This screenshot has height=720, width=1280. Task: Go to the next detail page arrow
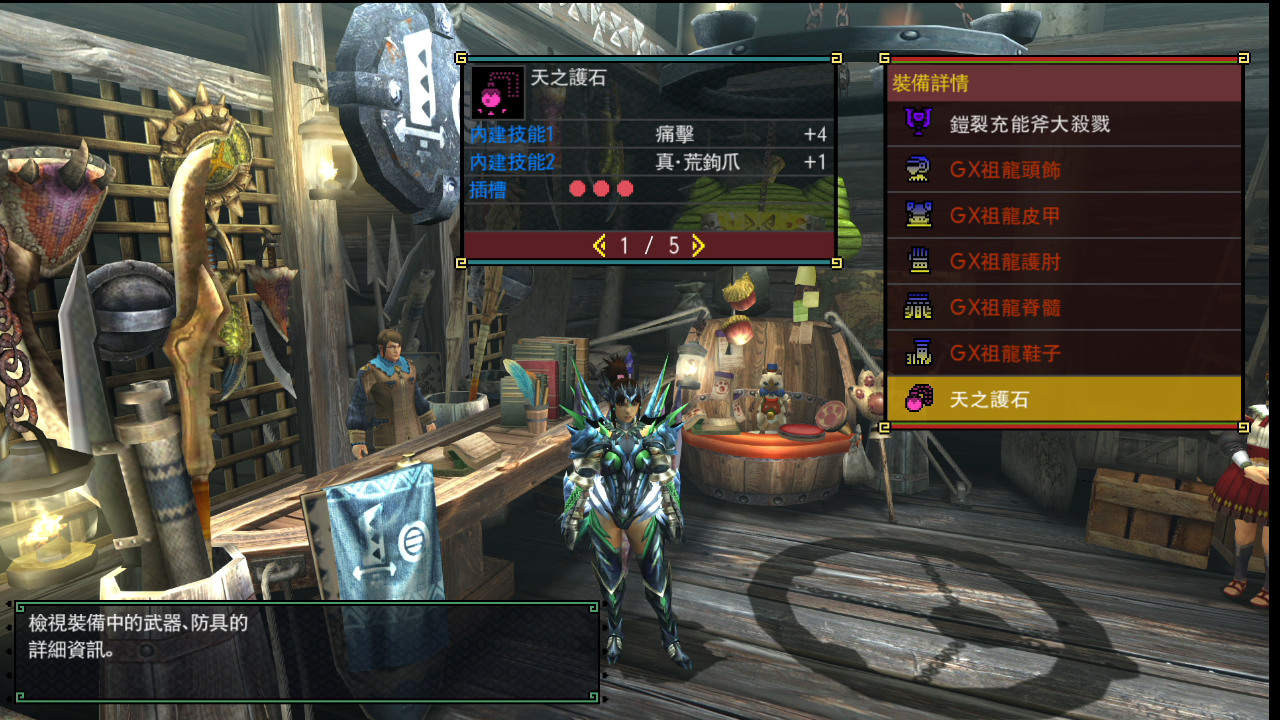pos(698,245)
